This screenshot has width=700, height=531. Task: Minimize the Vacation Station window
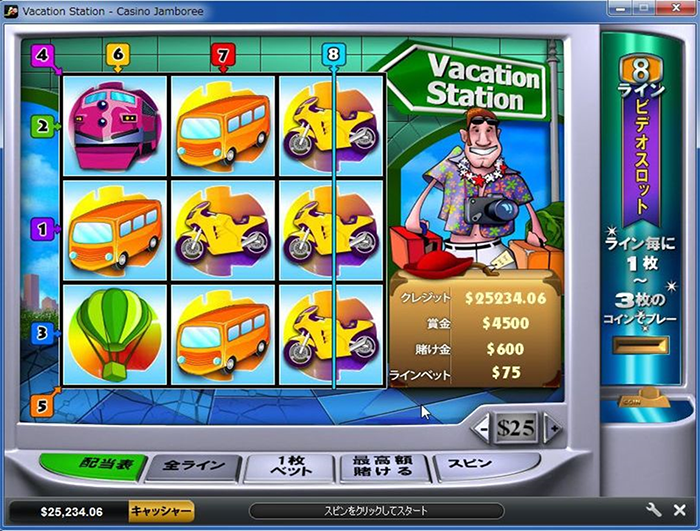coord(619,8)
